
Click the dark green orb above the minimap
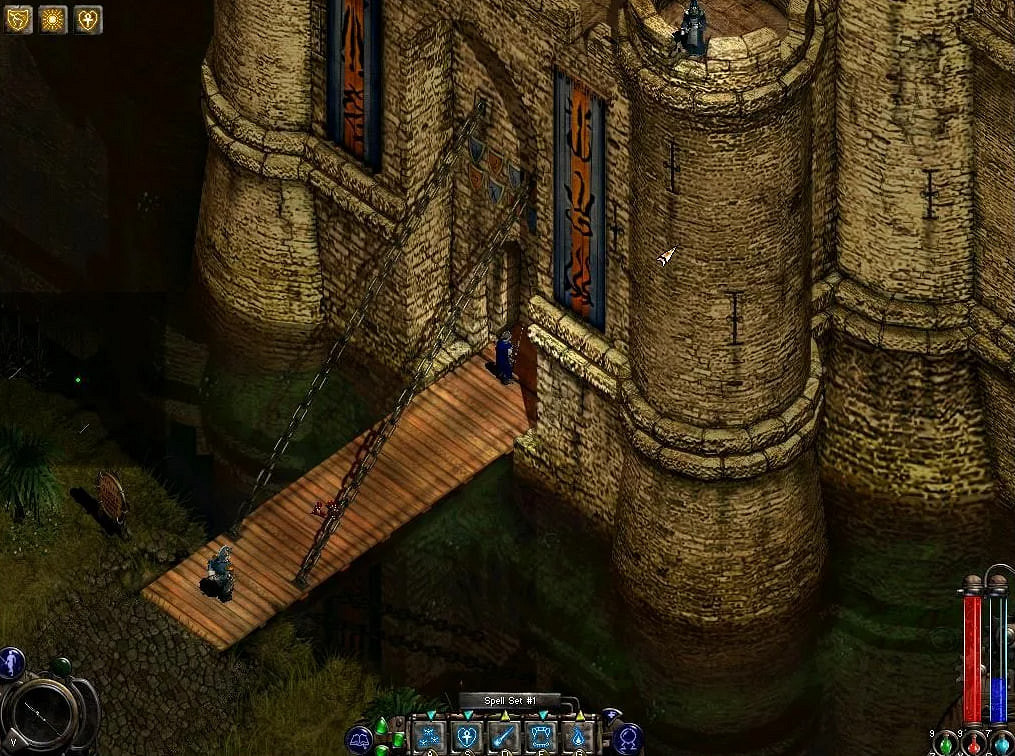pyautogui.click(x=61, y=665)
